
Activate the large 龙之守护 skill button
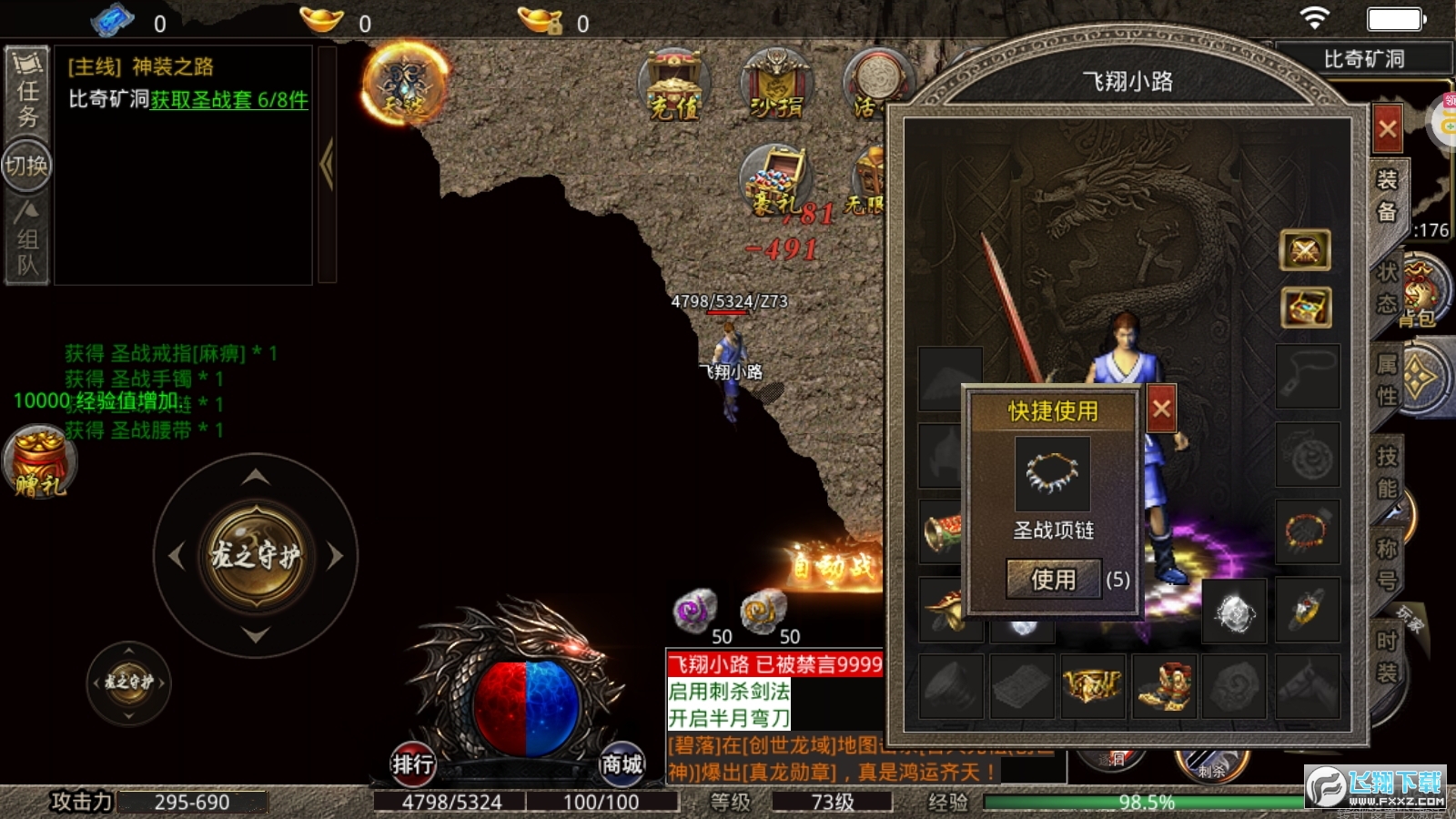click(256, 555)
